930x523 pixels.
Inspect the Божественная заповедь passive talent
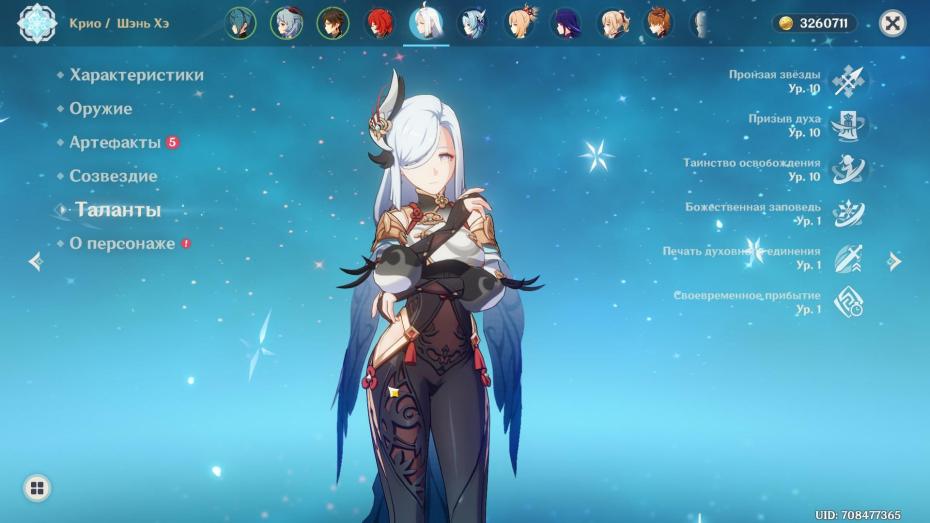coord(849,213)
